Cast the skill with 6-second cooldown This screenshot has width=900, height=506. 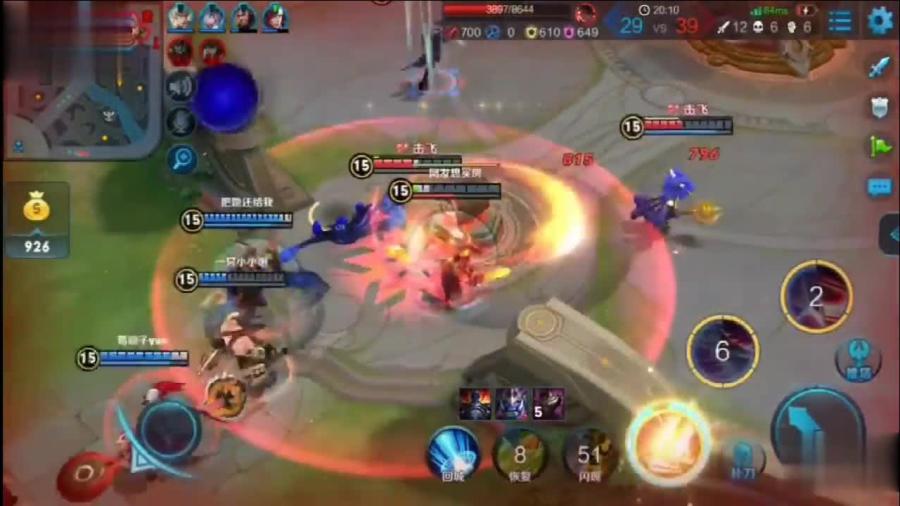pos(722,351)
